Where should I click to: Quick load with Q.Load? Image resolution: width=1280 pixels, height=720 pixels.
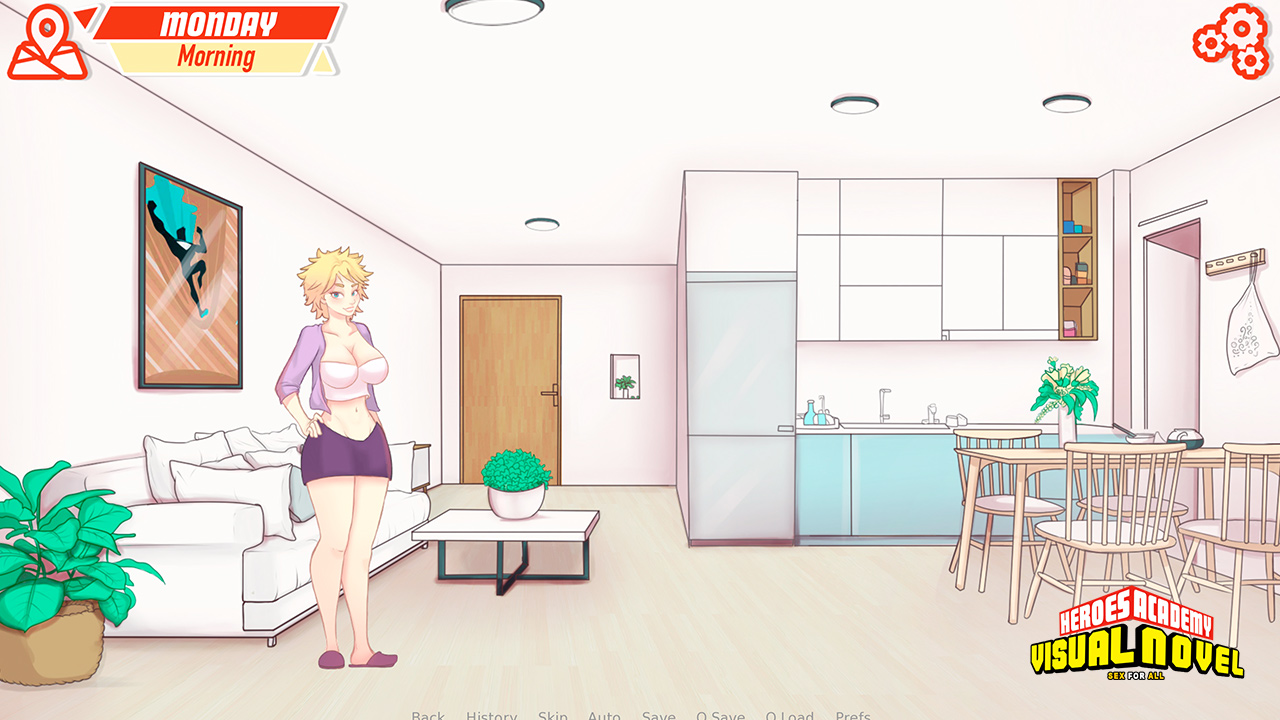coord(789,715)
